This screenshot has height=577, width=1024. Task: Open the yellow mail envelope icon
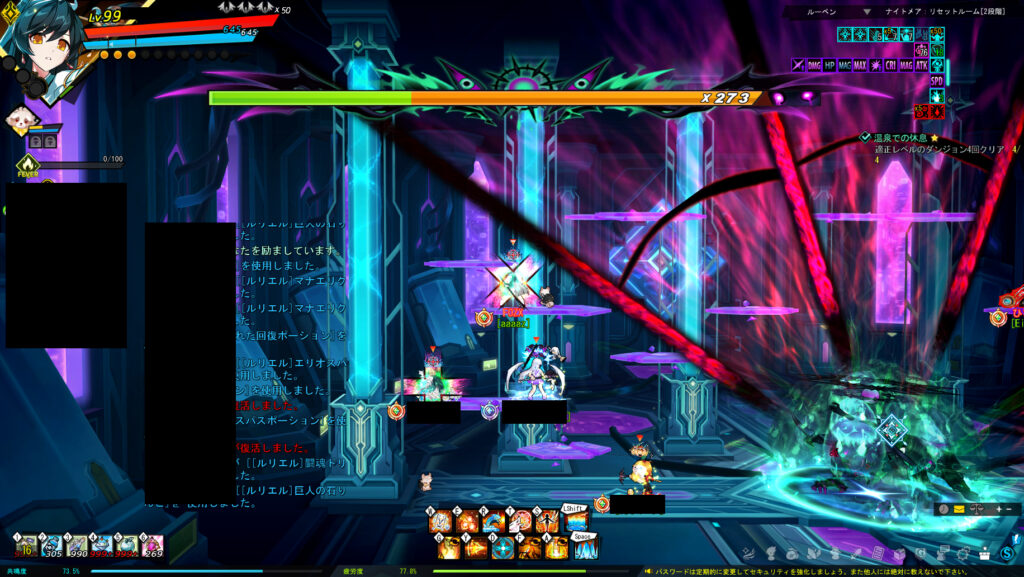point(959,509)
